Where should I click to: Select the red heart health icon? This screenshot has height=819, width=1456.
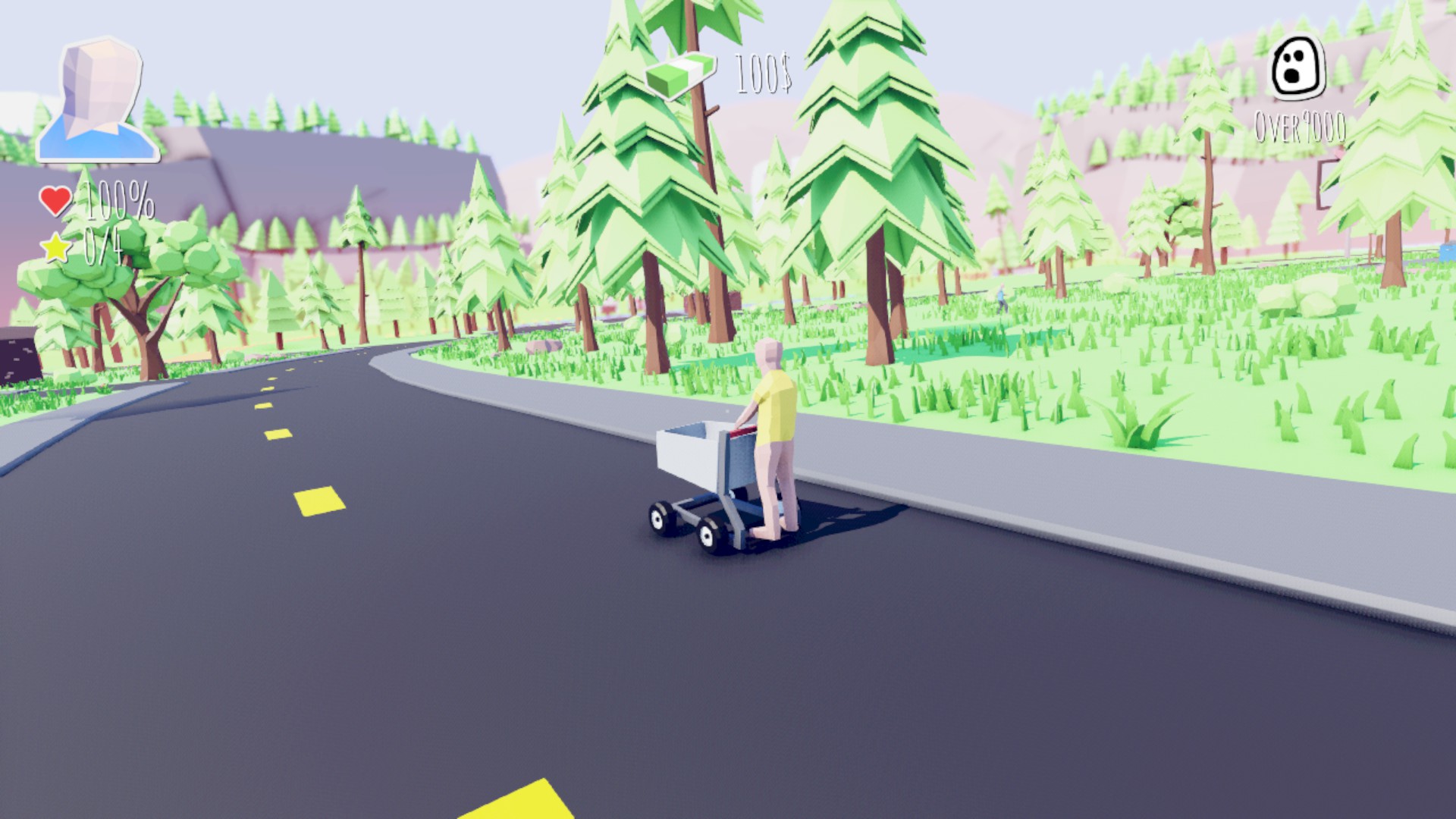[x=55, y=199]
